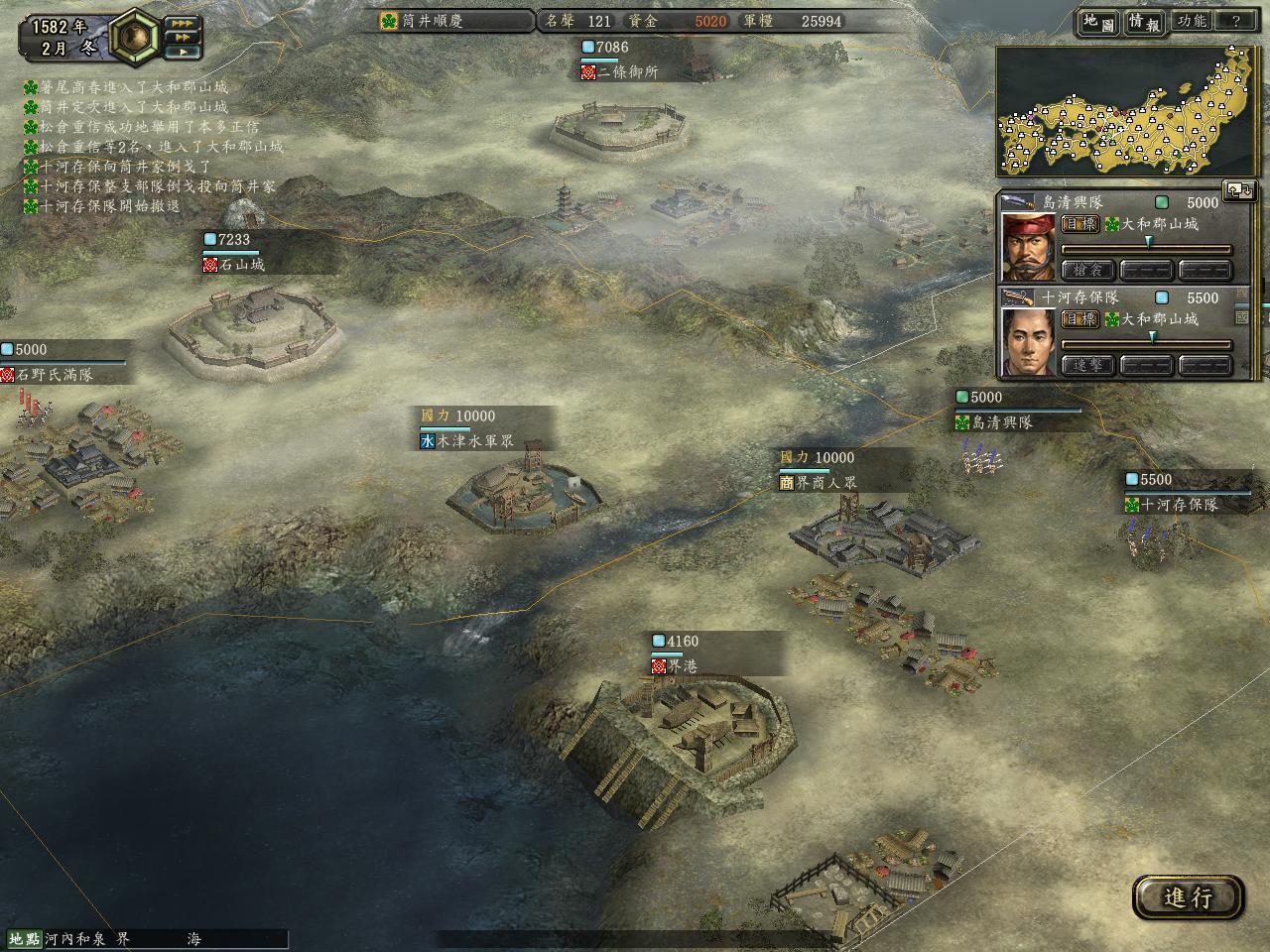Screen dimensions: 1270x952
Task: Toggle the unit list swap arrows button
Action: (x=1239, y=190)
